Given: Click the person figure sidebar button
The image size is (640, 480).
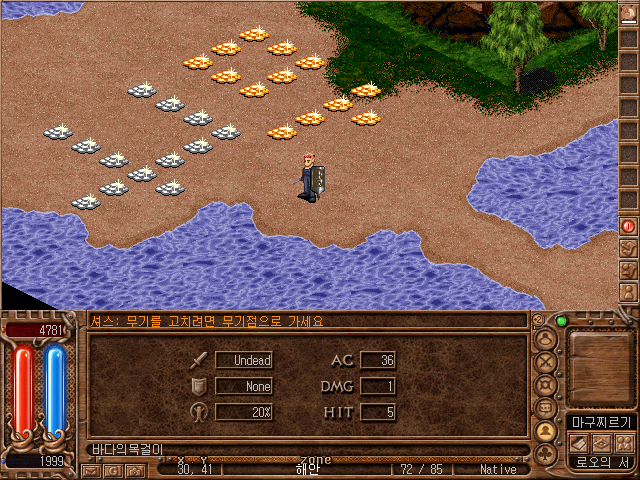Looking at the screenshot, I should [x=629, y=291].
